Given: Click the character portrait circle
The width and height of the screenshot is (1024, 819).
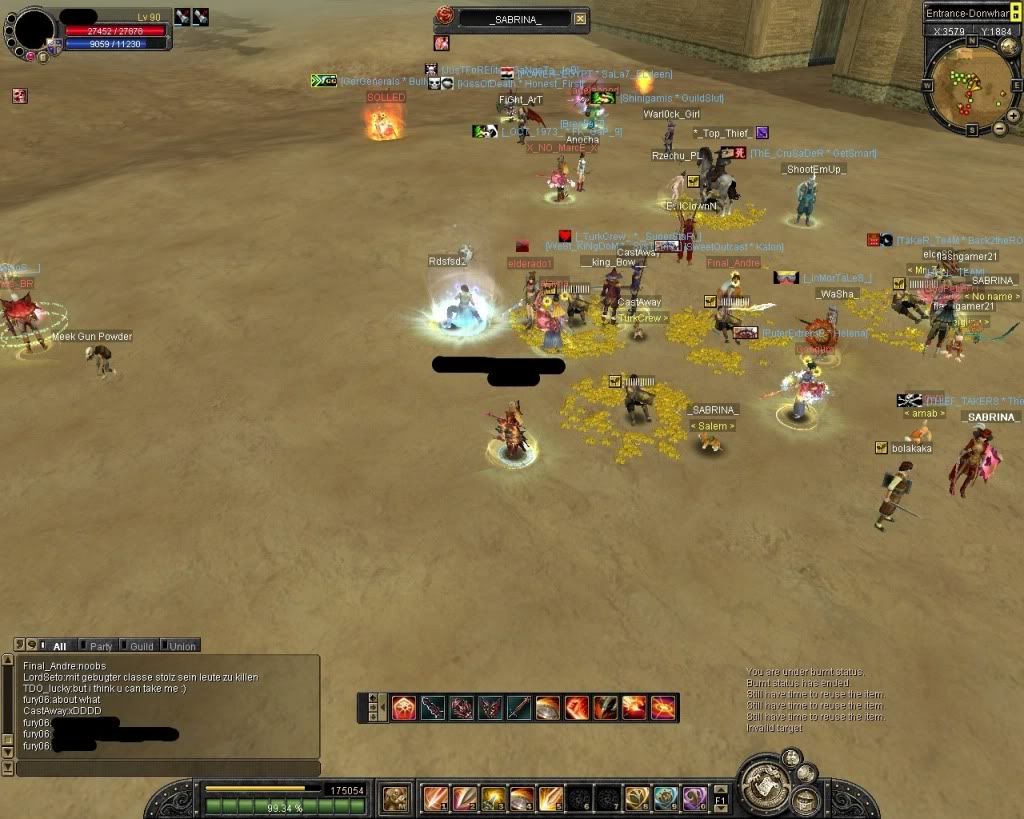Looking at the screenshot, I should pyautogui.click(x=33, y=28).
